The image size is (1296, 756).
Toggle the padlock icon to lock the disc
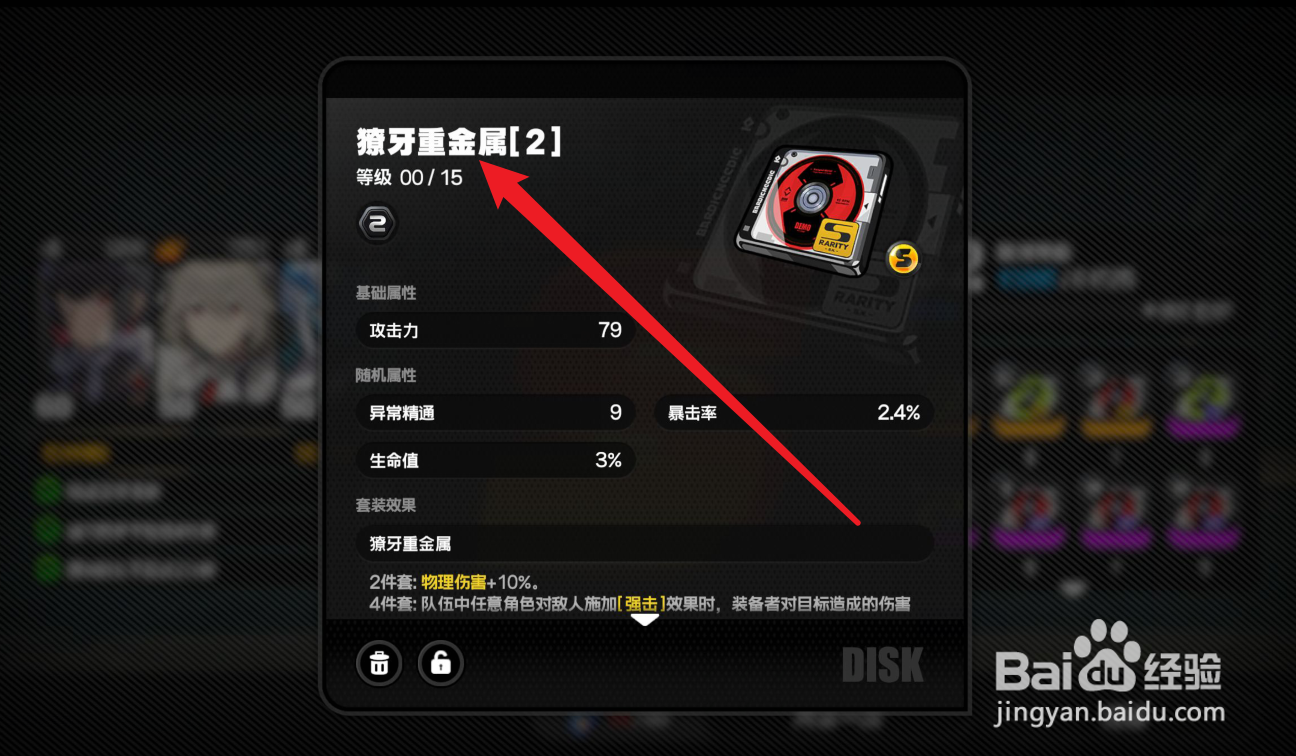tap(440, 663)
